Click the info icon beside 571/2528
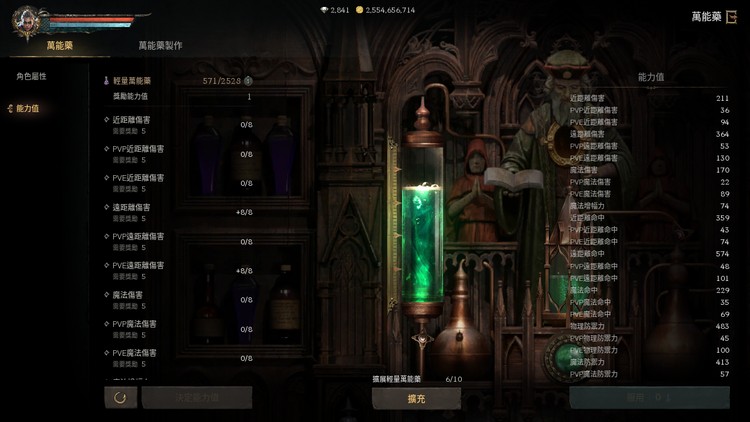Viewport: 750px width, 422px height. point(248,81)
